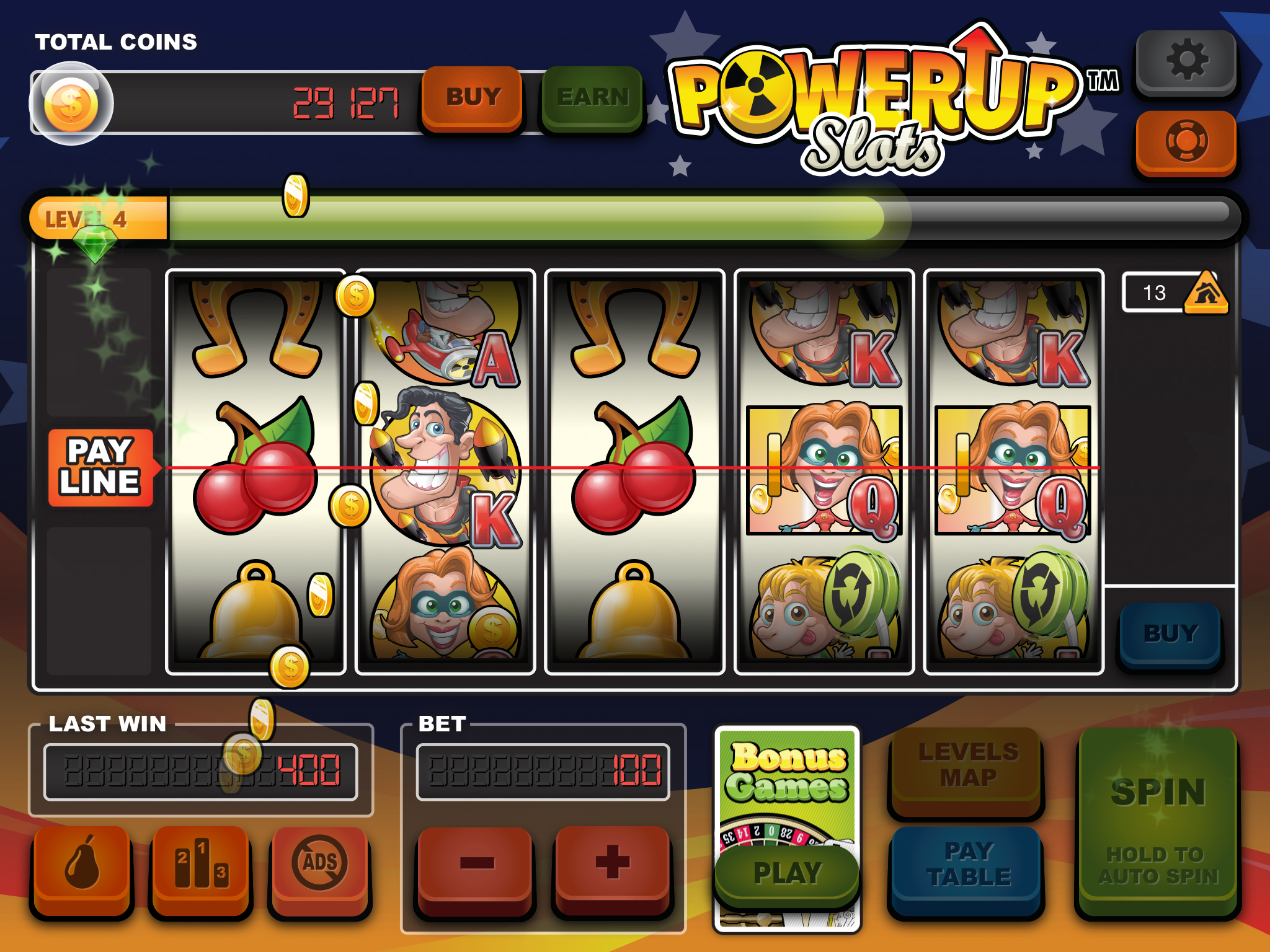Image resolution: width=1270 pixels, height=952 pixels.
Task: Buy power-ups with the blue BUY button
Action: point(1170,634)
